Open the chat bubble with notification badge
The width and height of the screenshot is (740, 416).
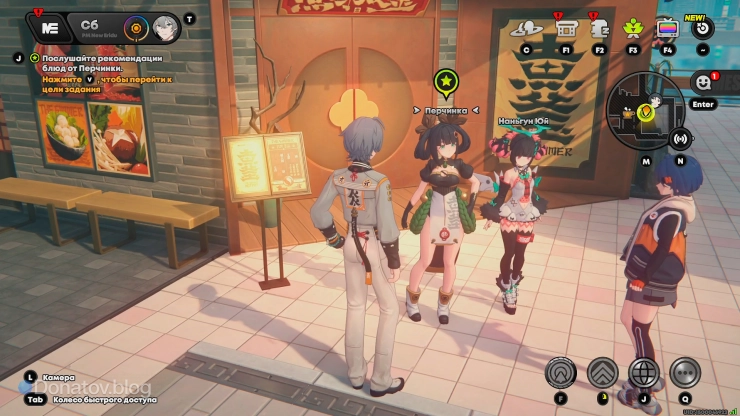pyautogui.click(x=703, y=82)
